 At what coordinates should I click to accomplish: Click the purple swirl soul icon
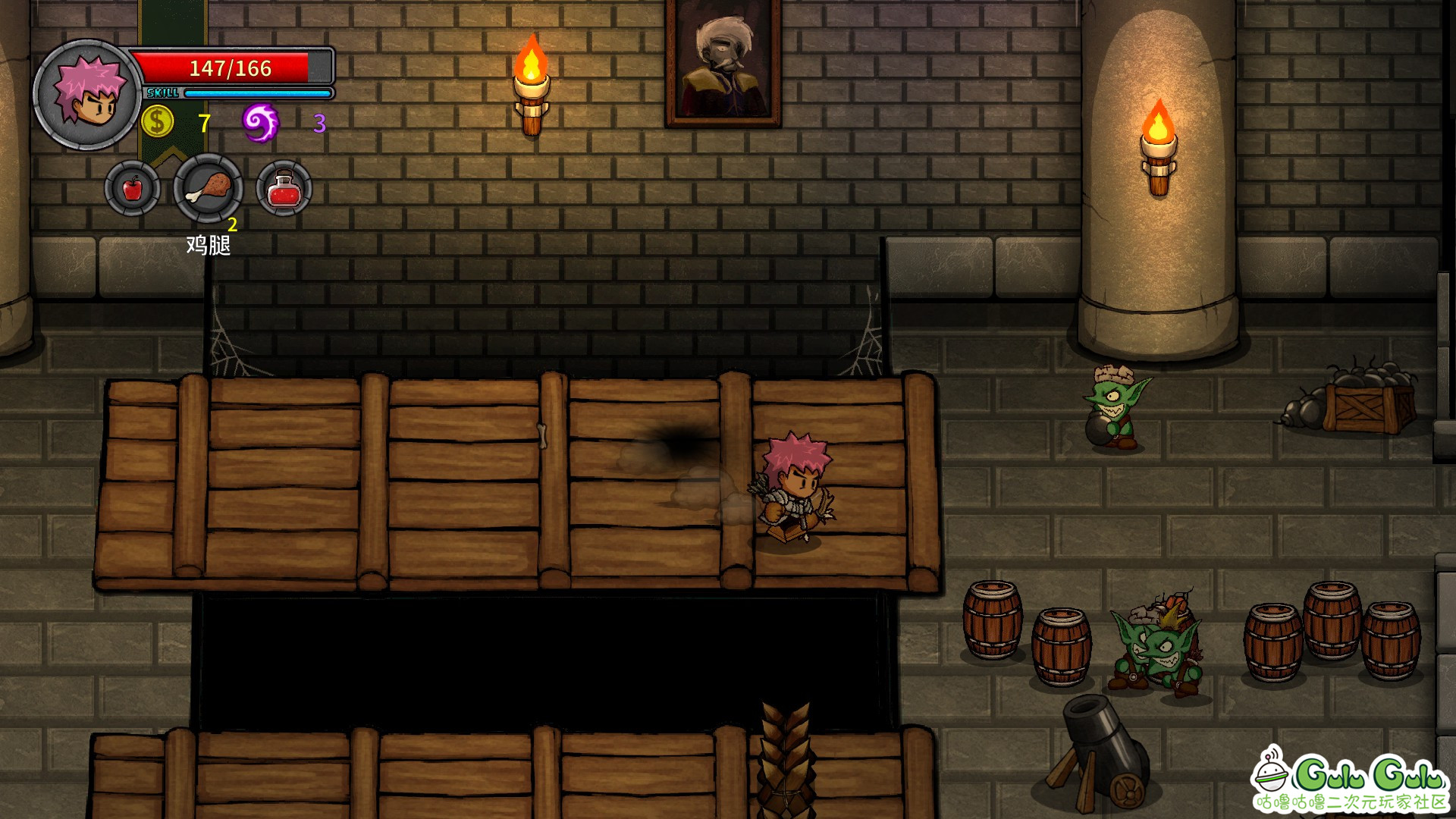tap(260, 122)
